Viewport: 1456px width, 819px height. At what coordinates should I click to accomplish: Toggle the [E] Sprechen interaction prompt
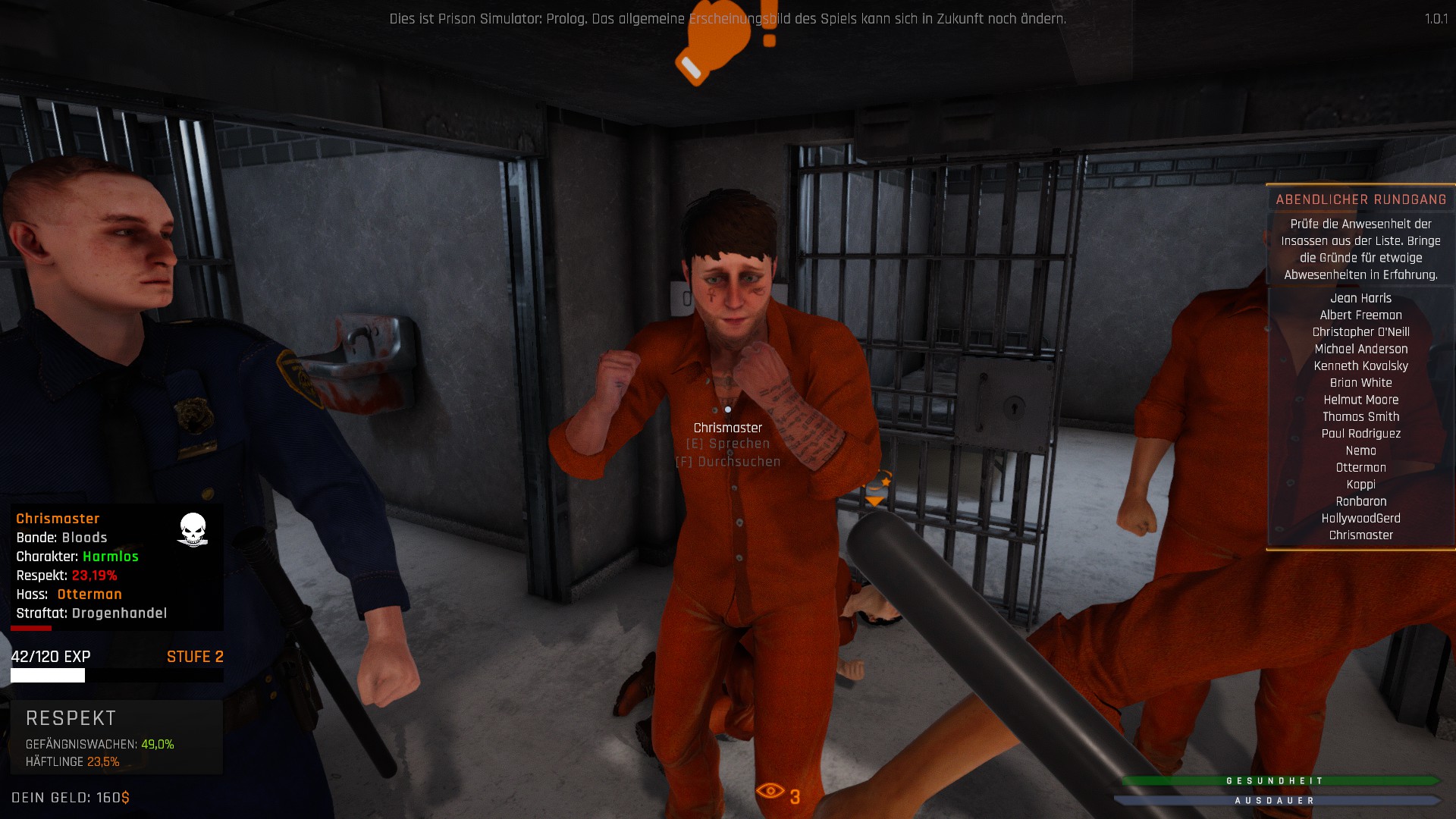point(727,443)
